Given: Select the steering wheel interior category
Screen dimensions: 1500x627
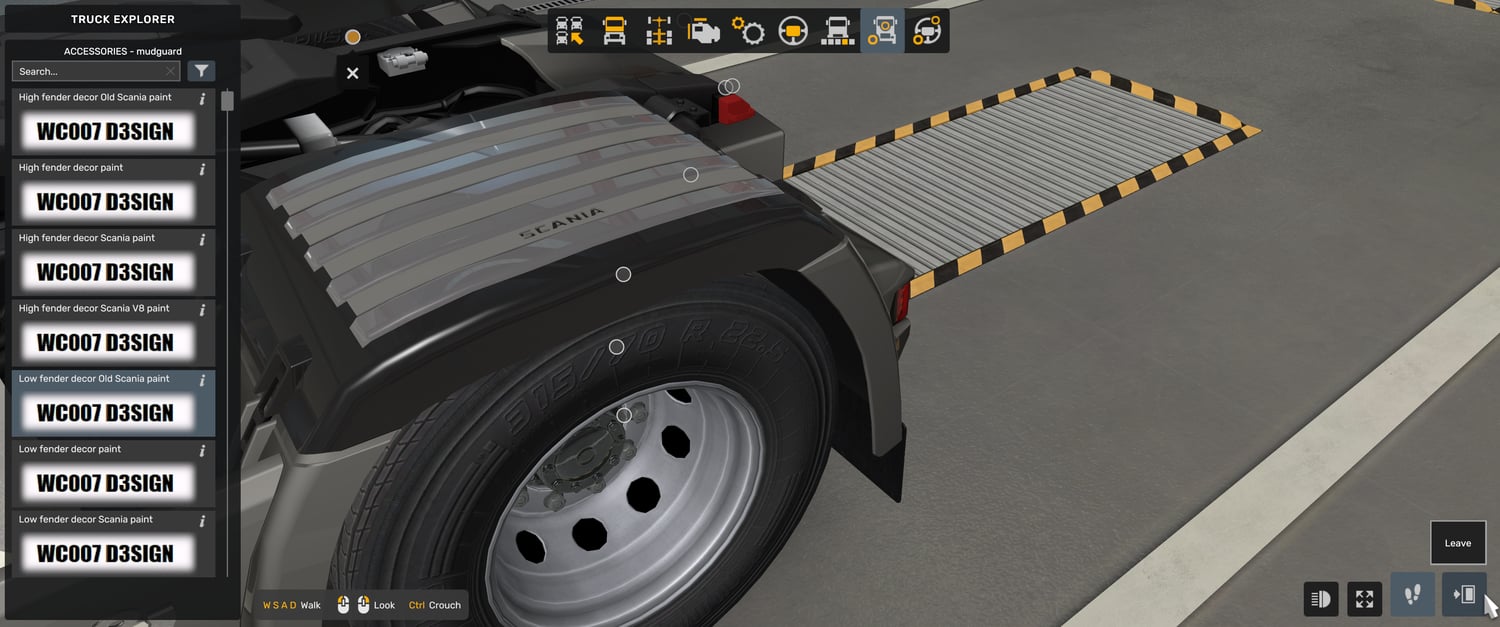Looking at the screenshot, I should [x=793, y=31].
